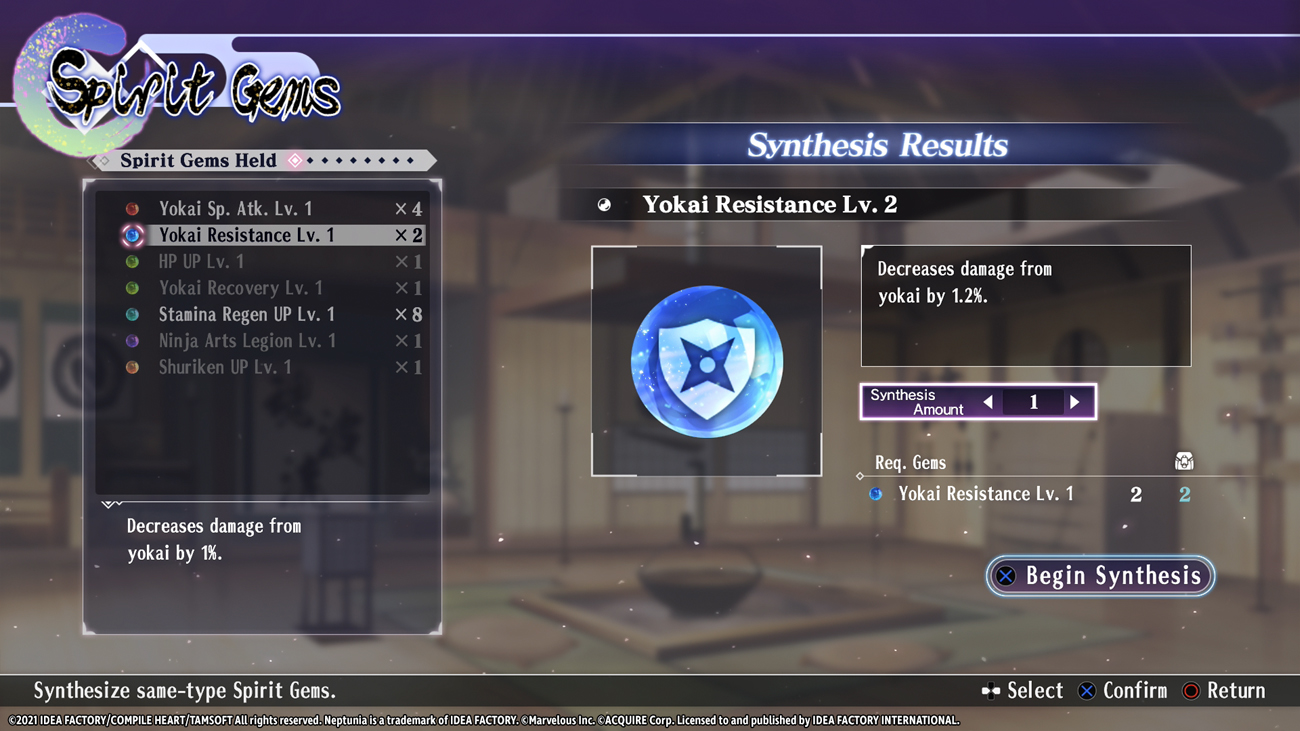The image size is (1300, 731).
Task: Begin Synthesis of the spirit gem
Action: (x=1100, y=576)
